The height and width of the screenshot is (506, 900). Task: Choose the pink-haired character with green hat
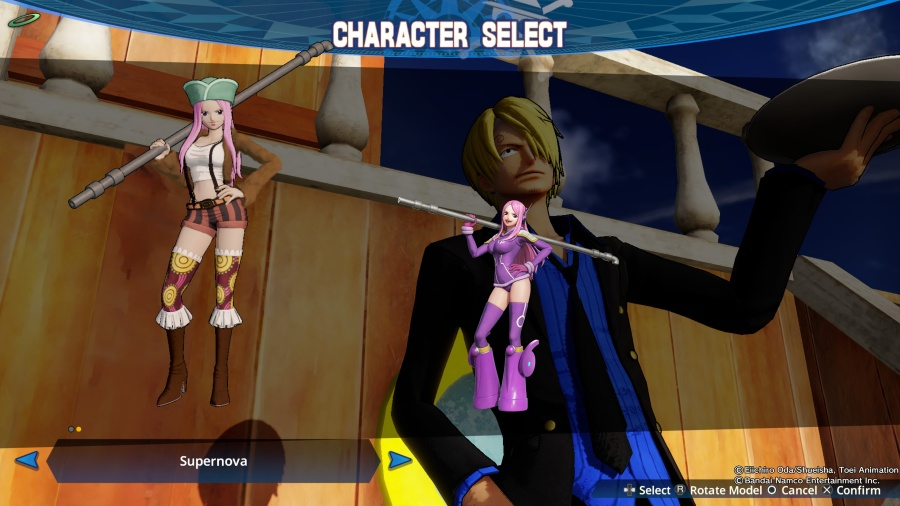(x=204, y=232)
